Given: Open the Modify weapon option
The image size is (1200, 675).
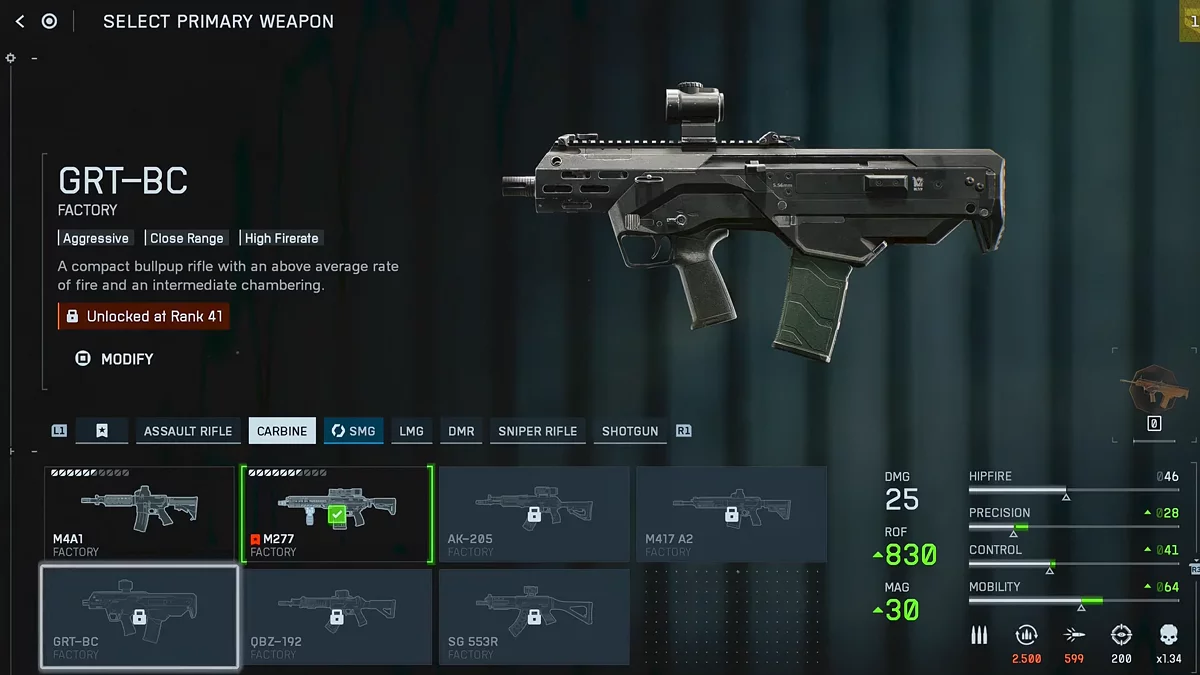Looking at the screenshot, I should click(x=115, y=358).
